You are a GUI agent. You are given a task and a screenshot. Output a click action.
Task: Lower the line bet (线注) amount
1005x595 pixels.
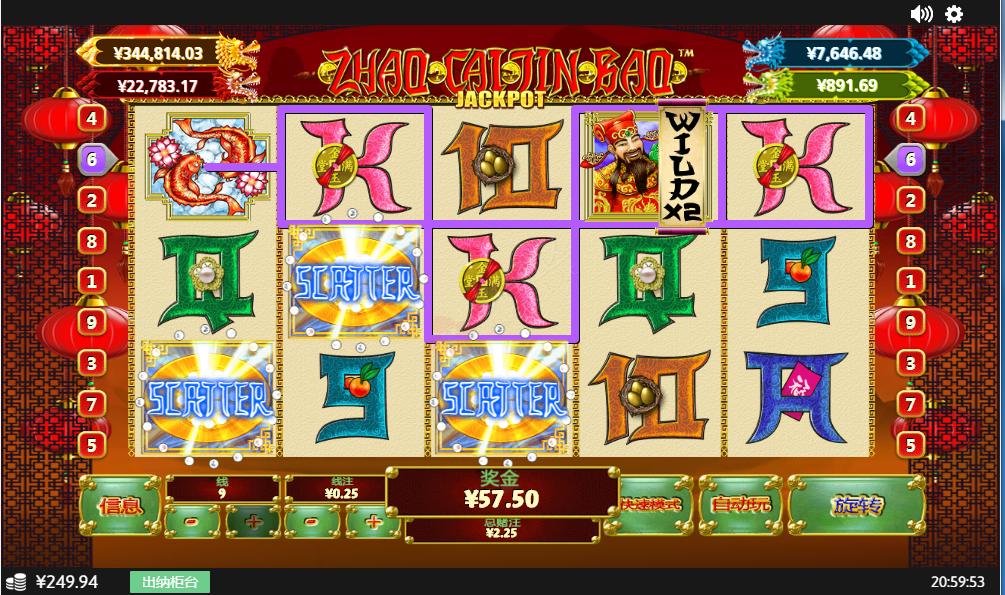click(x=312, y=521)
